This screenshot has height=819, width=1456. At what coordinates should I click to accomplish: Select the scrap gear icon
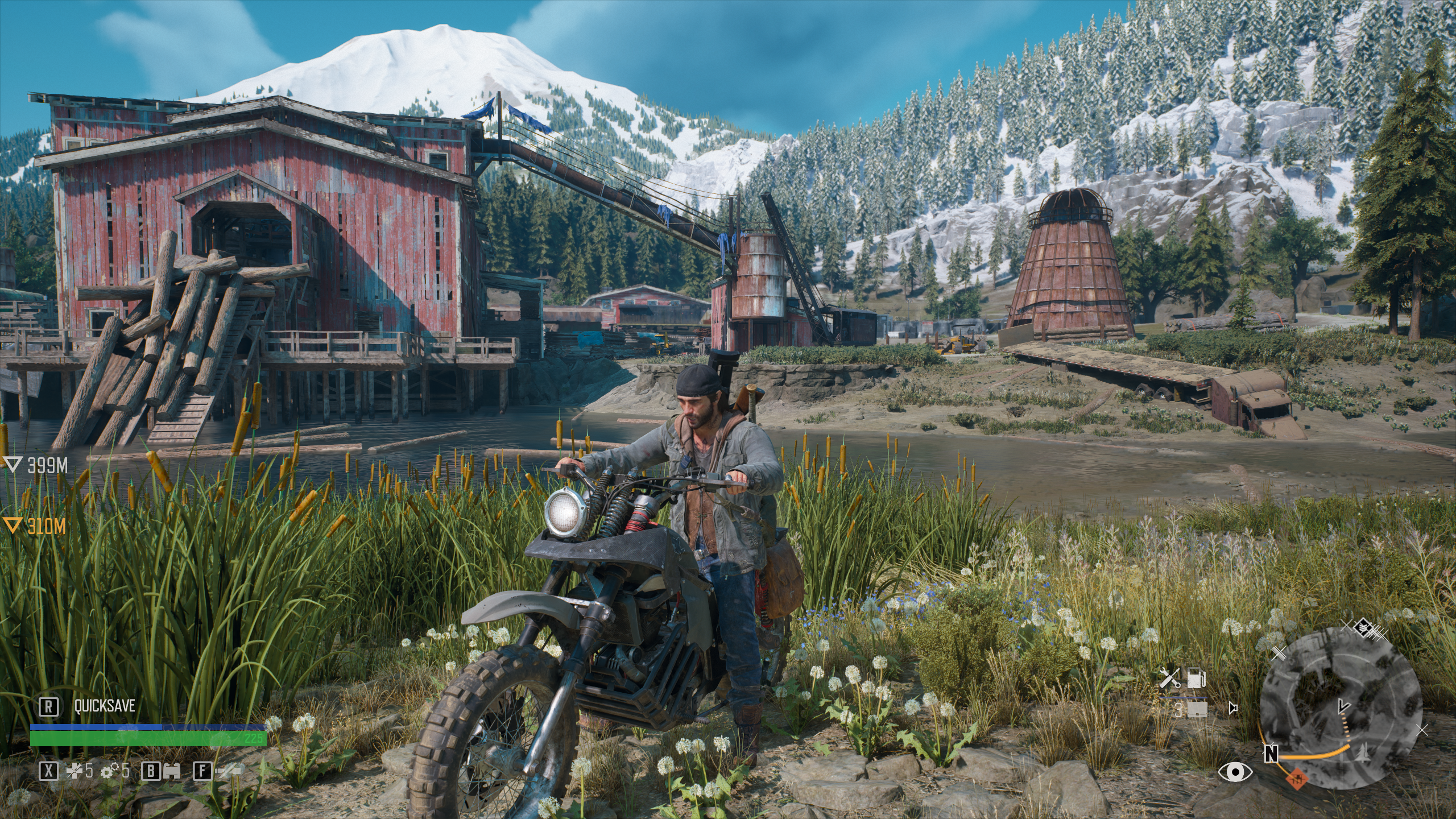click(x=107, y=771)
